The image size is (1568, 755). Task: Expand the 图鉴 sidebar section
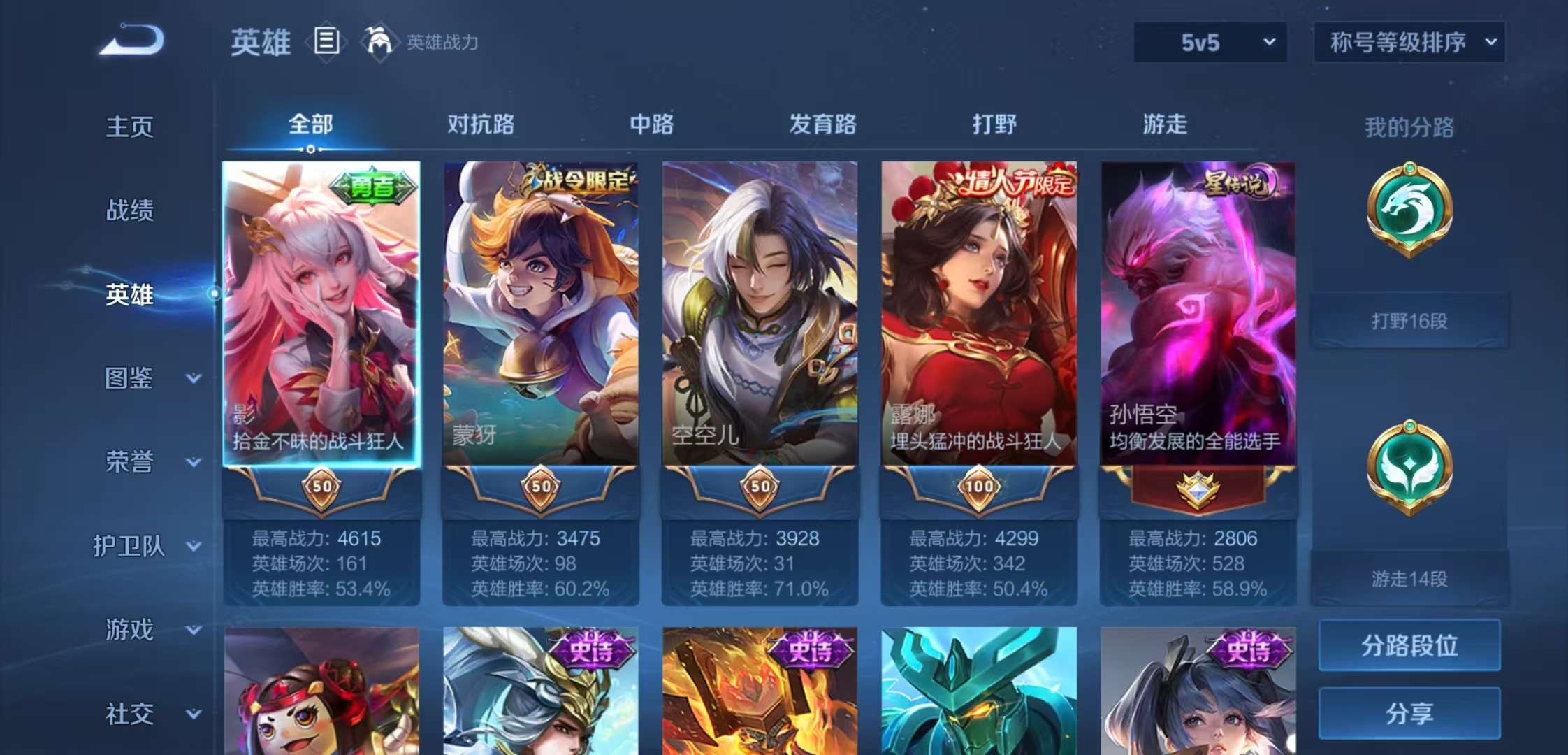point(147,379)
